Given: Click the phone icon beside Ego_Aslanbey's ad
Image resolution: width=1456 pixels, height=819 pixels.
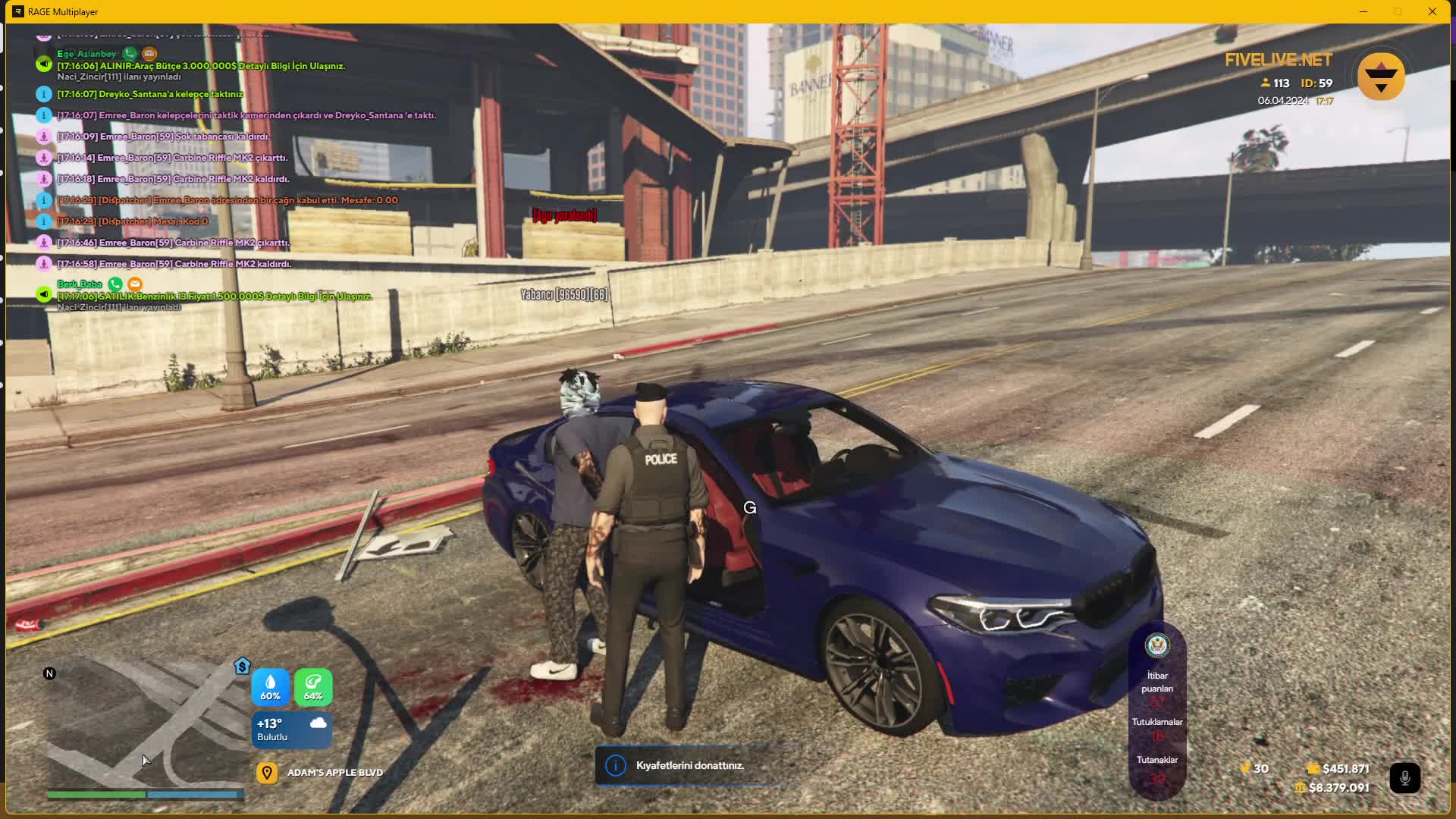Looking at the screenshot, I should pyautogui.click(x=130, y=53).
